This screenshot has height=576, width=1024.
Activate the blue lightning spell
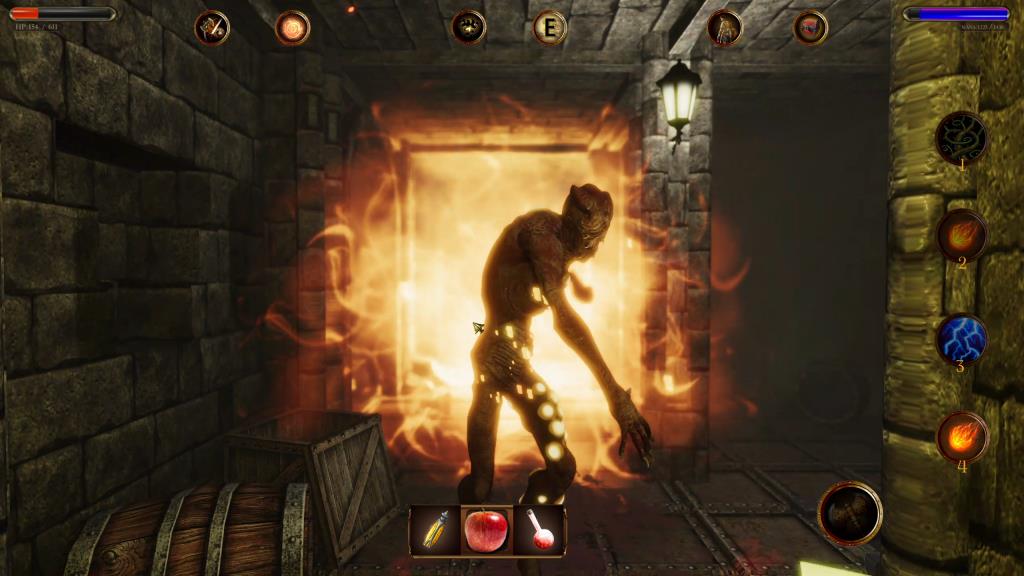click(962, 339)
